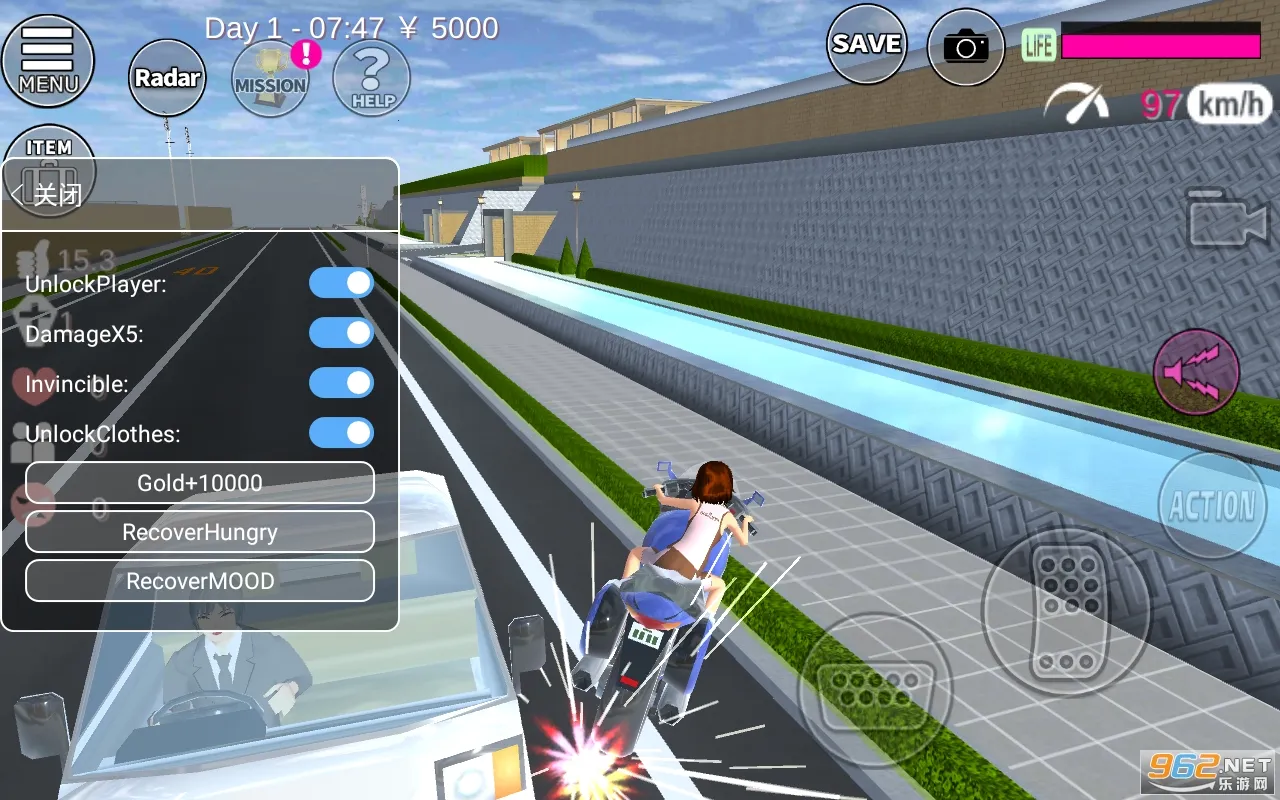
Task: Turn off the DamageX5 switch
Action: point(341,333)
